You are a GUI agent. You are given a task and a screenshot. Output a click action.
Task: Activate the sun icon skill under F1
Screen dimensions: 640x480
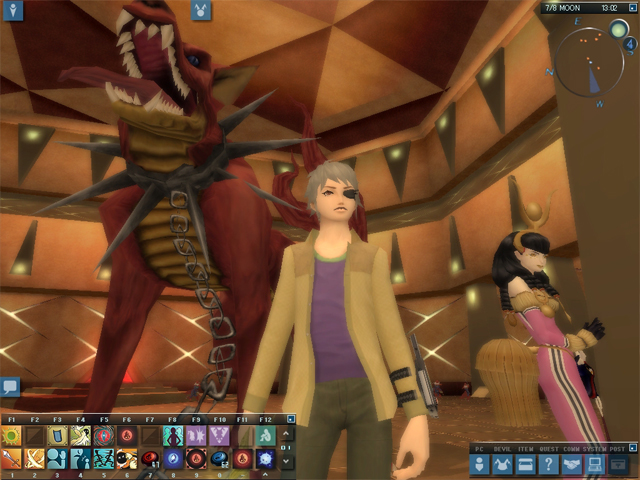pos(11,436)
